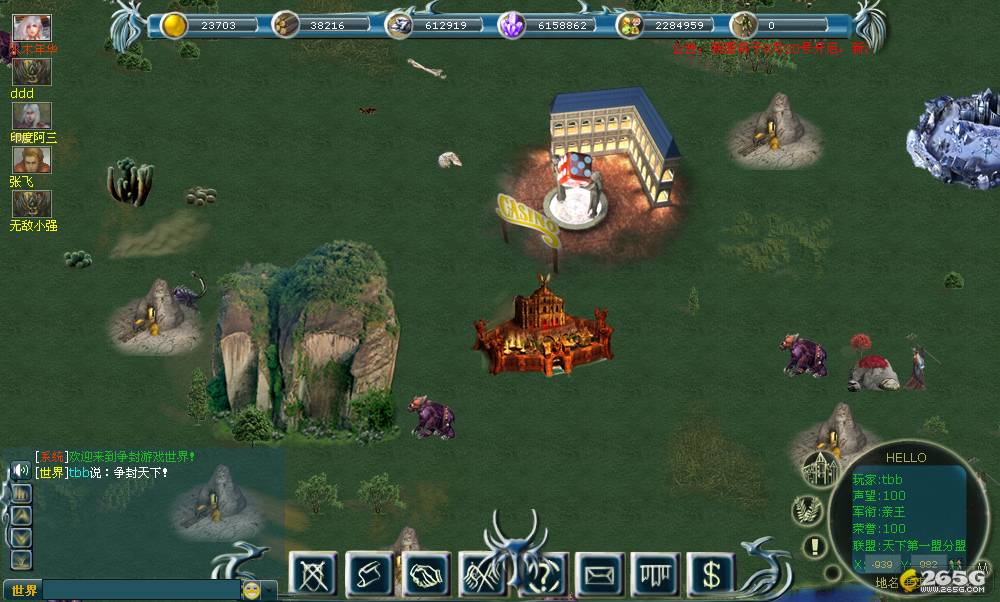Screen dimensions: 1000x602
Task: Open the handshake alliance button
Action: pos(426,574)
